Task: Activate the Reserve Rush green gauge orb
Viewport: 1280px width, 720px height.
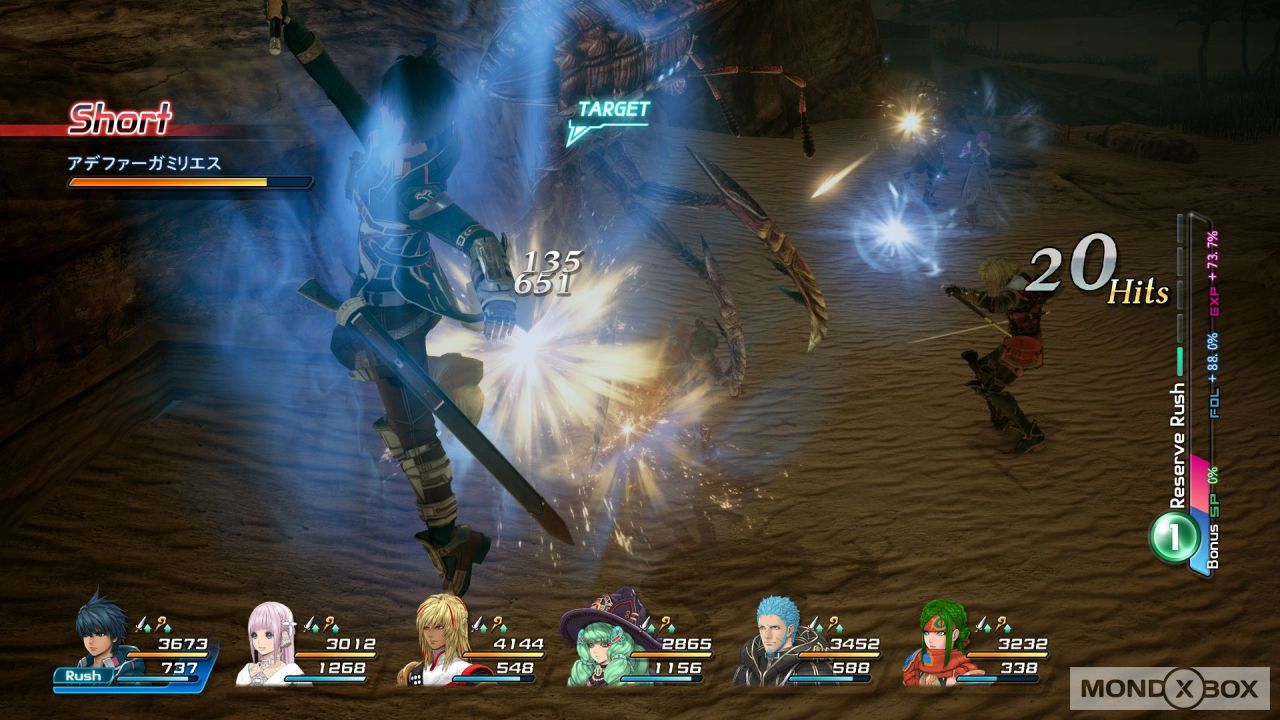Action: 1174,539
